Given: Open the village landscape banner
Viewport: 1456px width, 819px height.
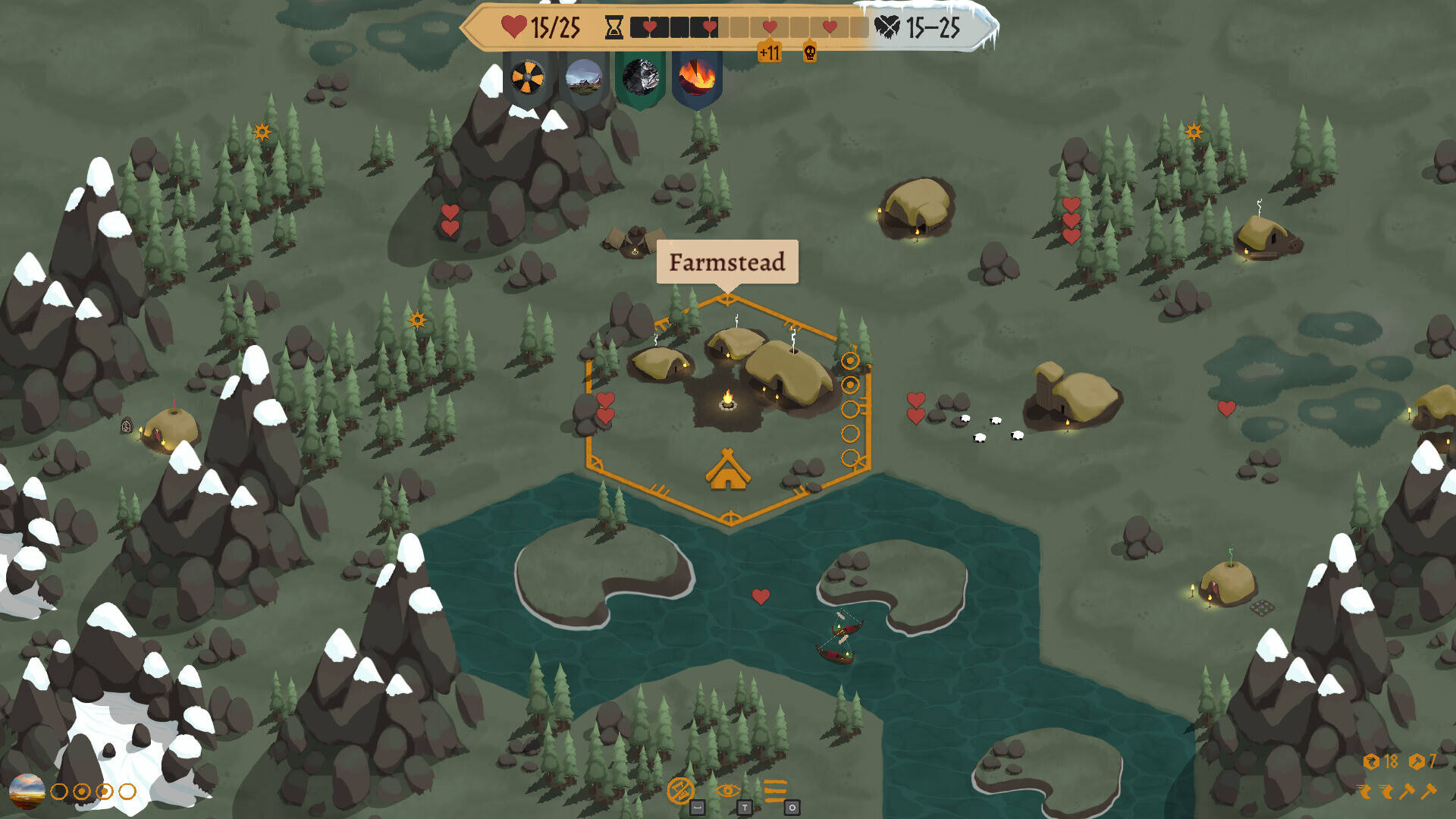Looking at the screenshot, I should 583,77.
